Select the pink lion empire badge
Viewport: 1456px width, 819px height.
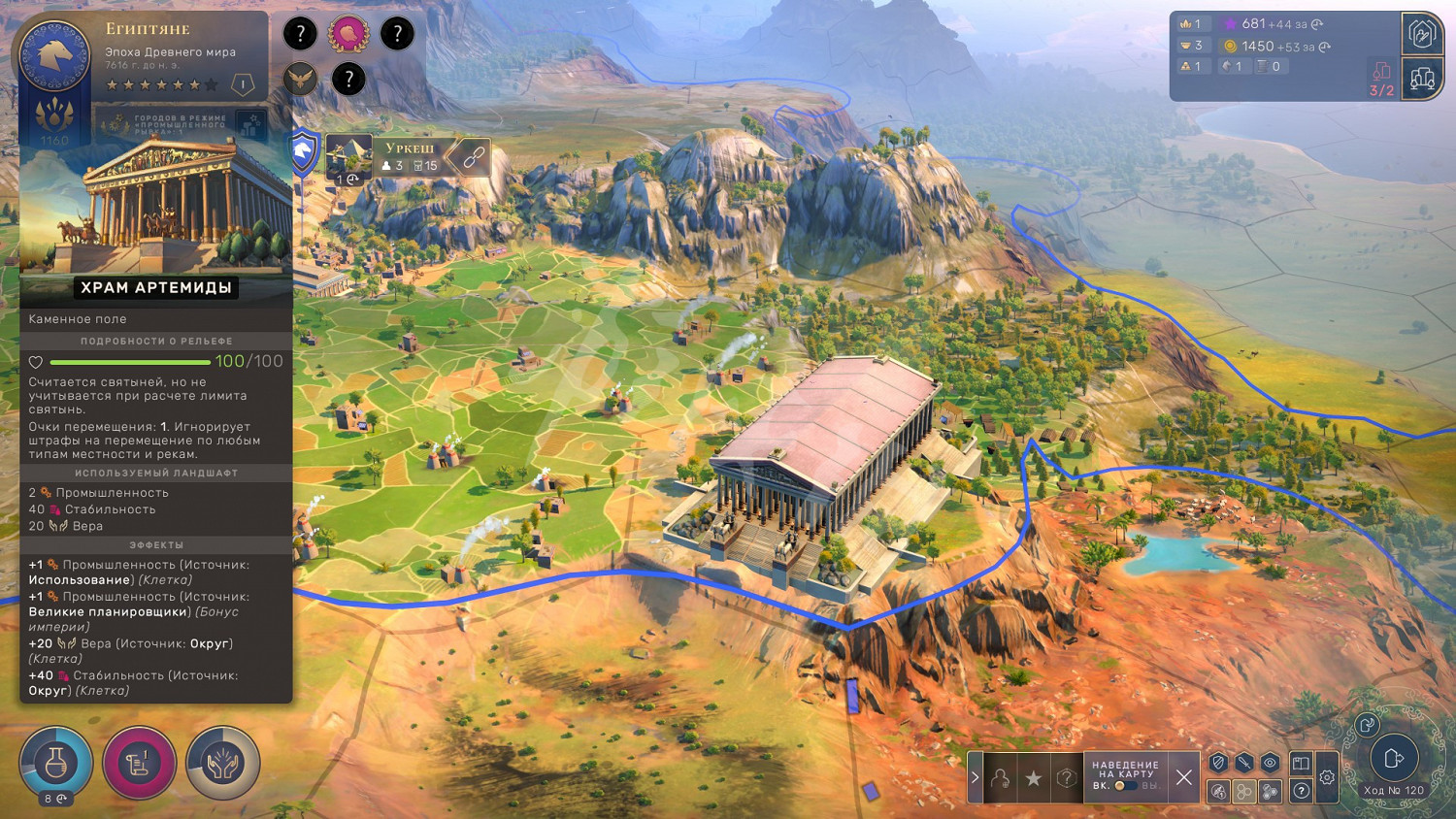pos(348,34)
